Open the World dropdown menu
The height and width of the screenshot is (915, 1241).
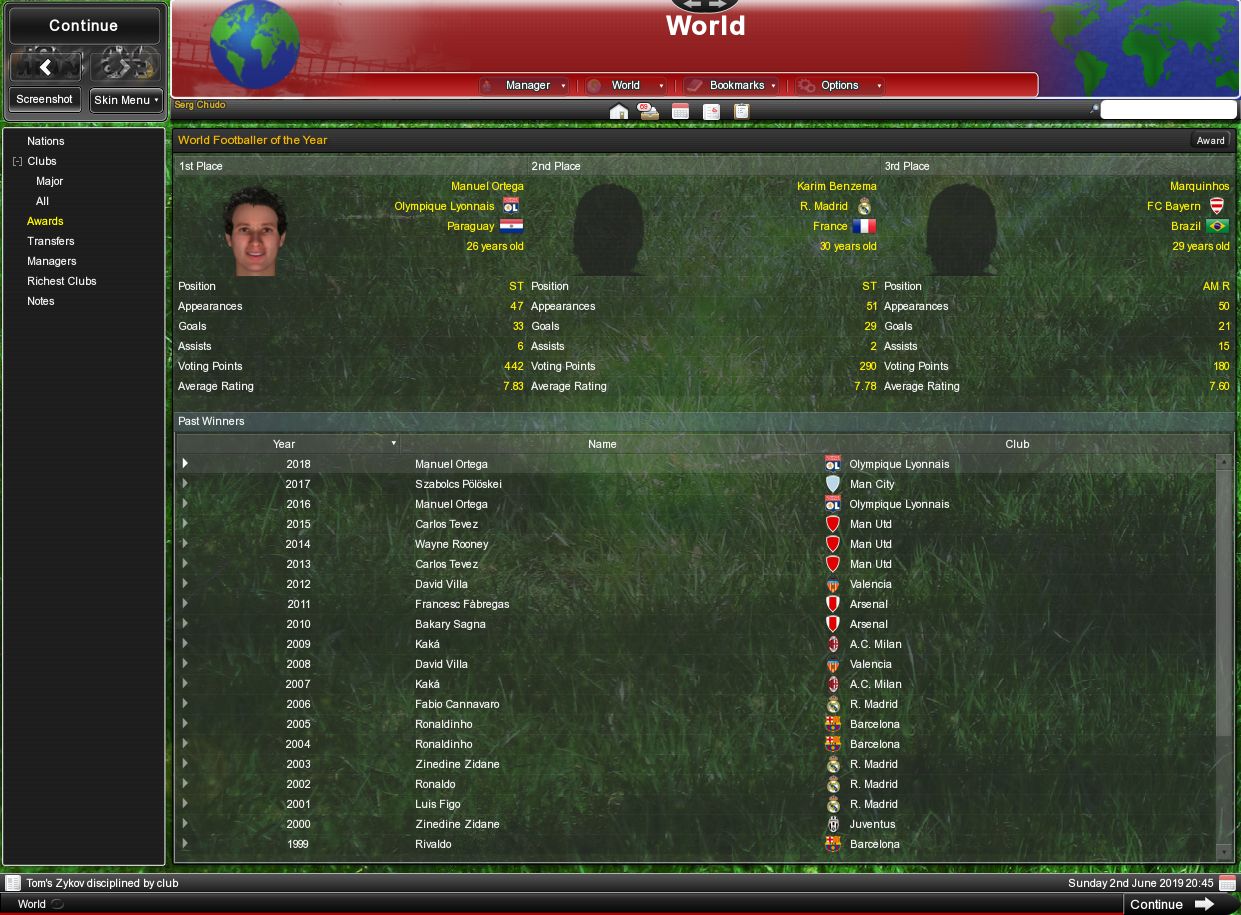tap(626, 86)
